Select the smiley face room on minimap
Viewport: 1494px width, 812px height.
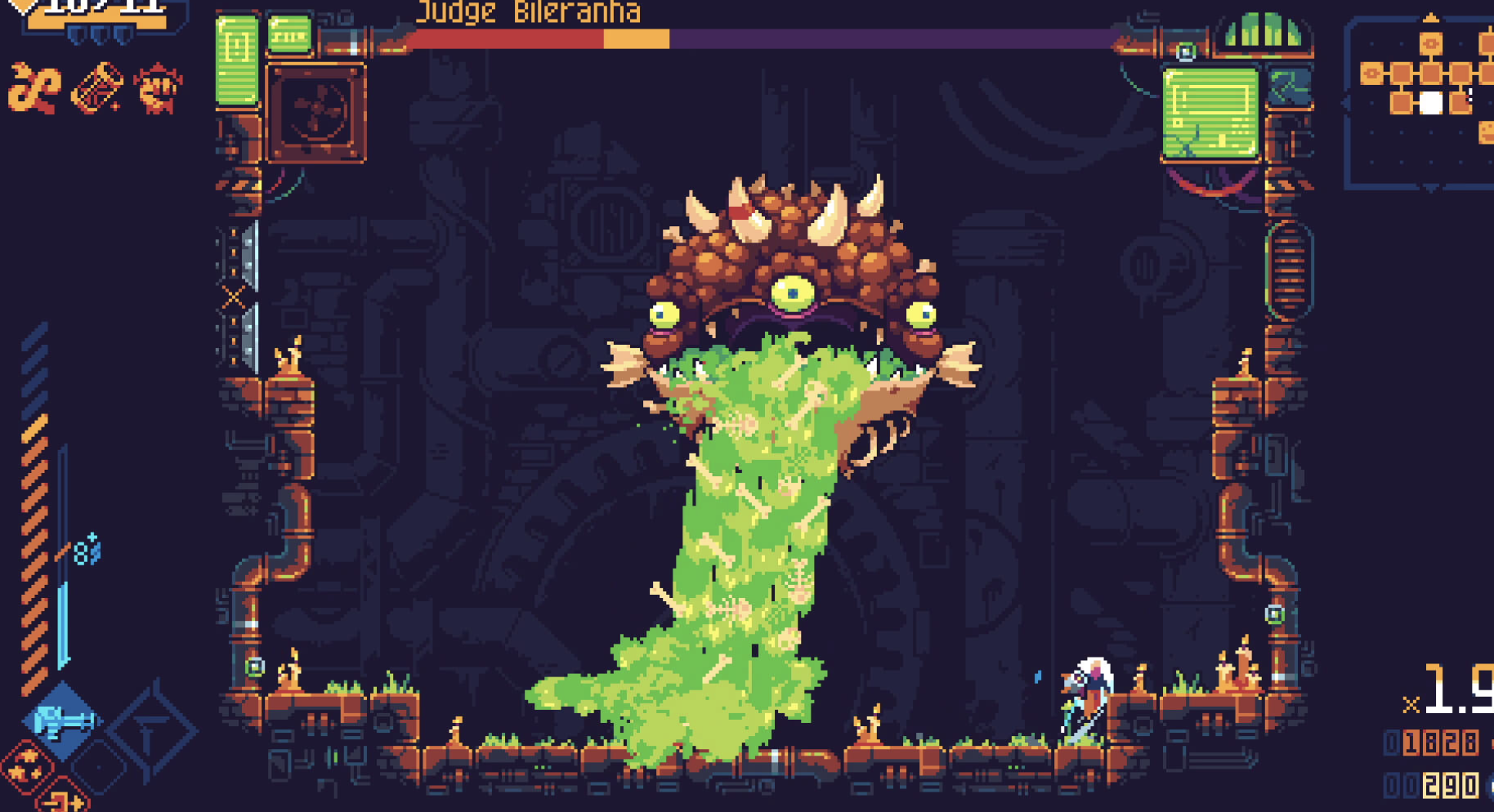(x=1487, y=132)
